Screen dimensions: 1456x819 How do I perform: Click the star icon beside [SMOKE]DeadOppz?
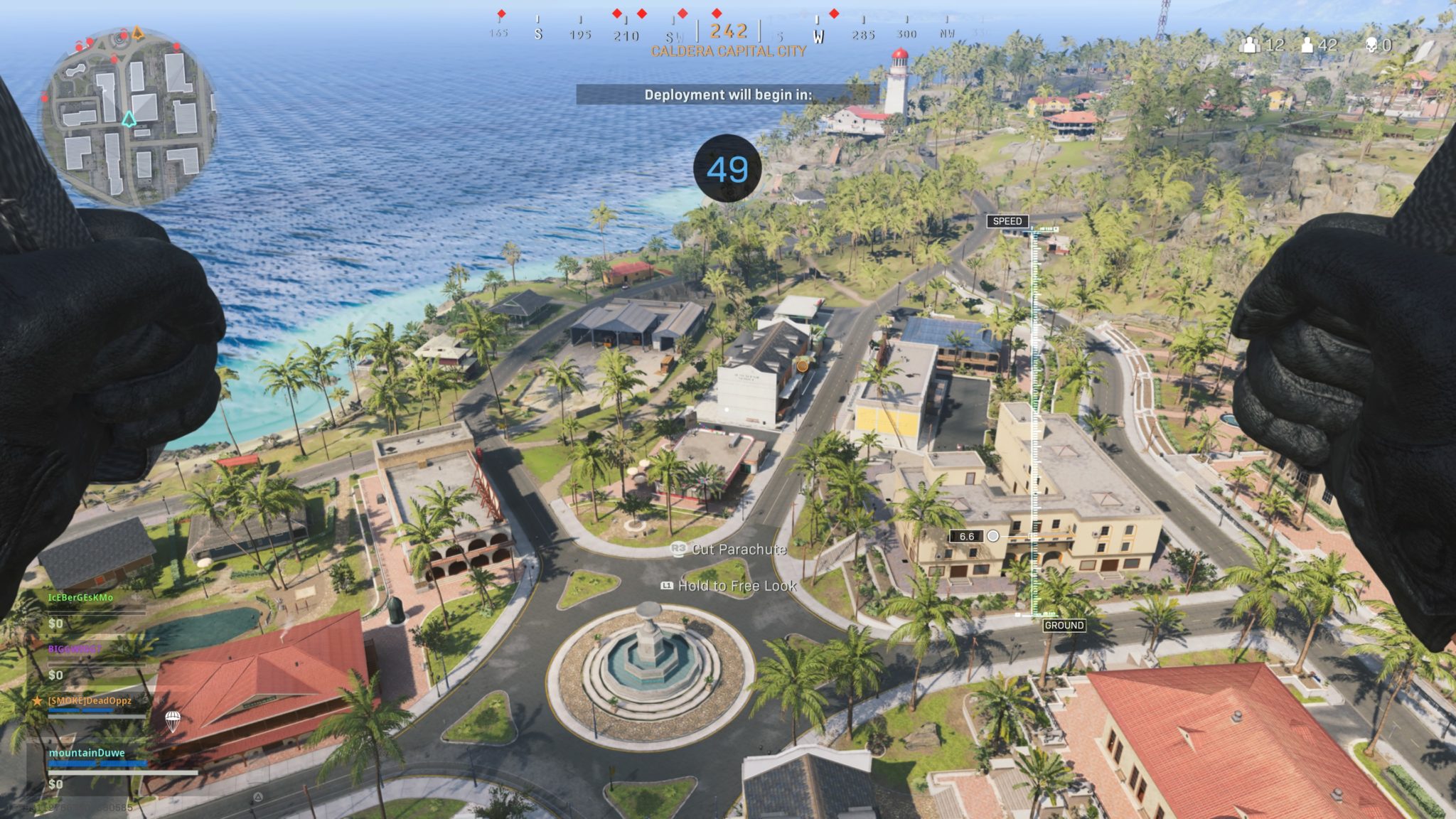tap(37, 700)
